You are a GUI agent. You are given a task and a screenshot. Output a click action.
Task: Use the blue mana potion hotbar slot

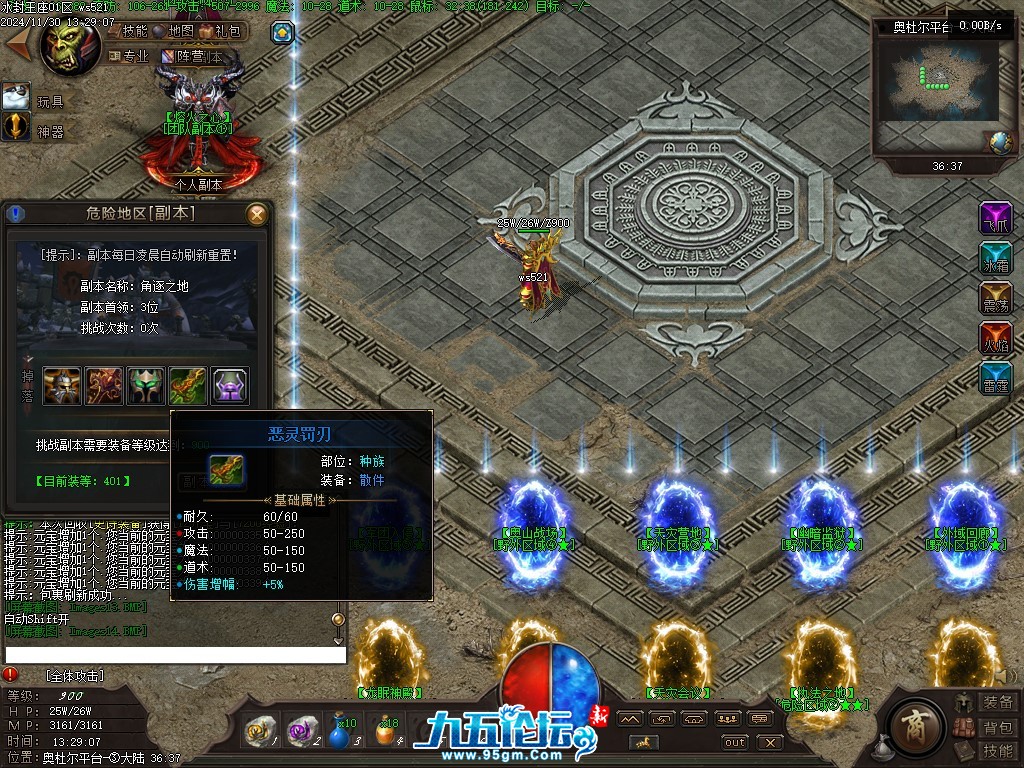click(341, 733)
